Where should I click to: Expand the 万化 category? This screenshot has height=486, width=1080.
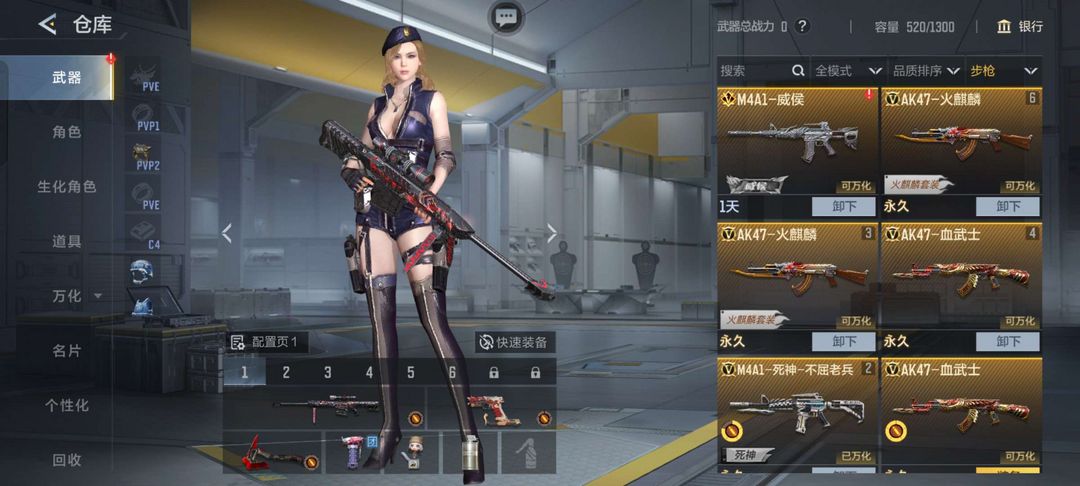point(75,296)
